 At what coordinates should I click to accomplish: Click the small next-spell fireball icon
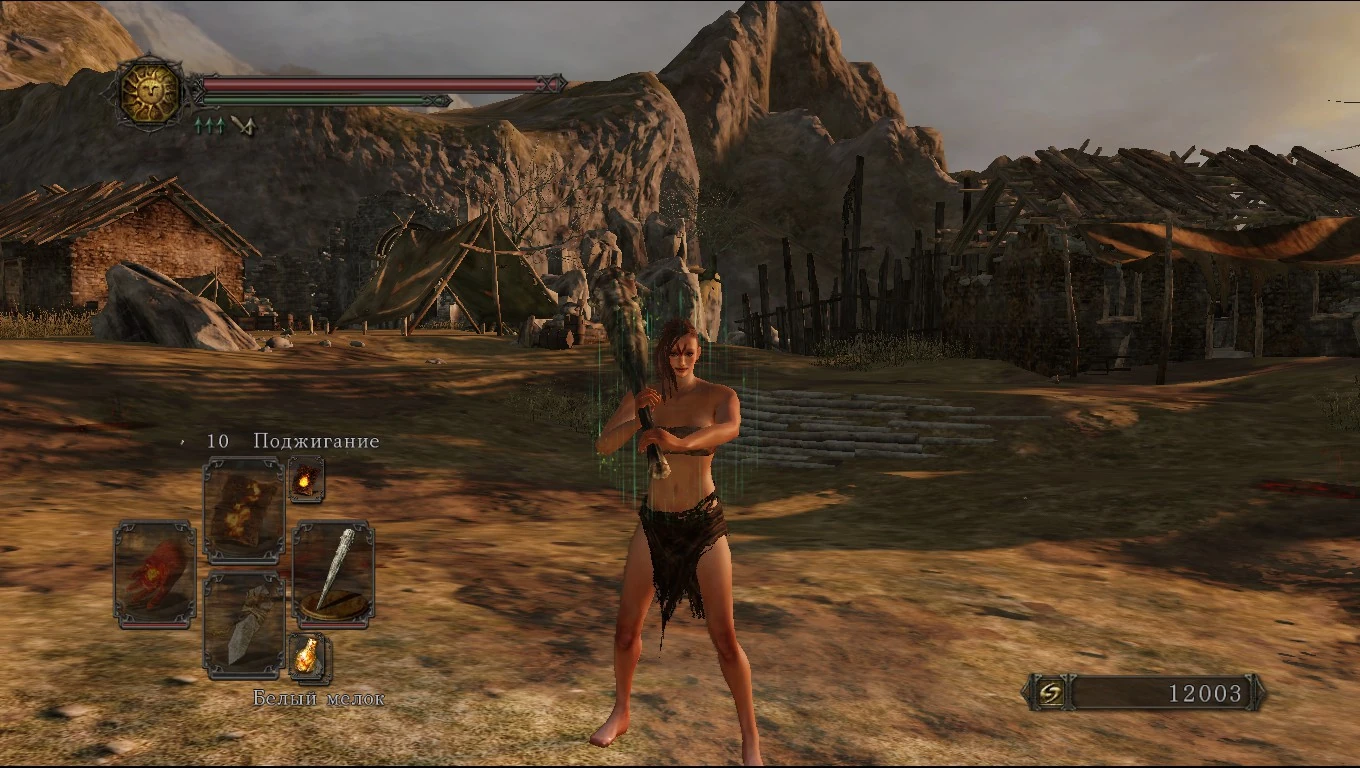click(305, 479)
